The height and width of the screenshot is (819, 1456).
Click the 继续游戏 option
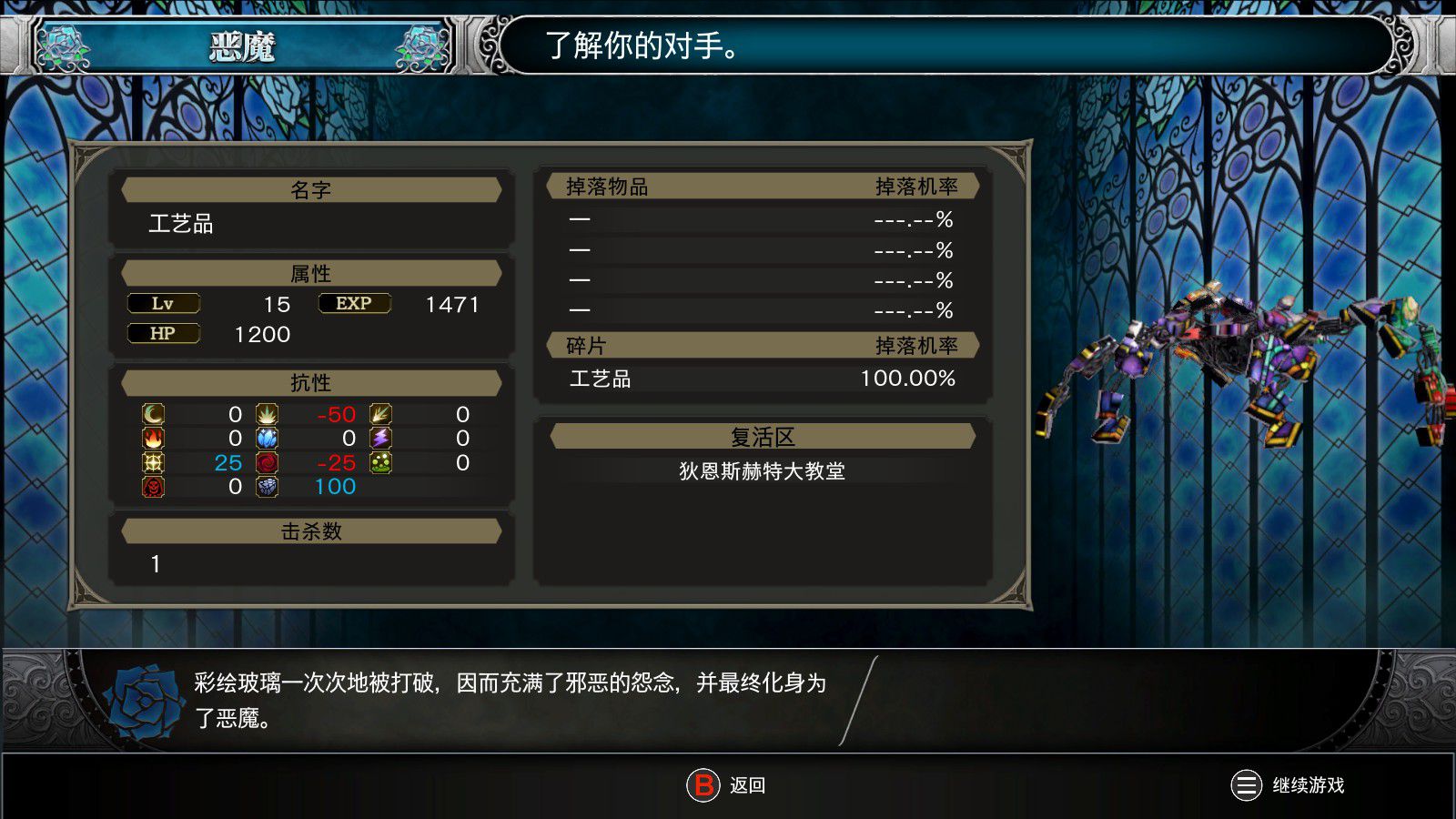click(x=1307, y=785)
